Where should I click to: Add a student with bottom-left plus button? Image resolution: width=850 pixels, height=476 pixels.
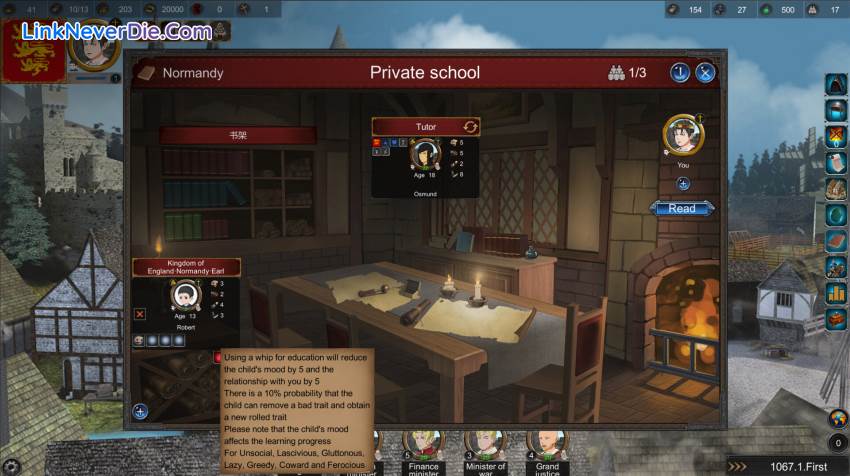140,410
